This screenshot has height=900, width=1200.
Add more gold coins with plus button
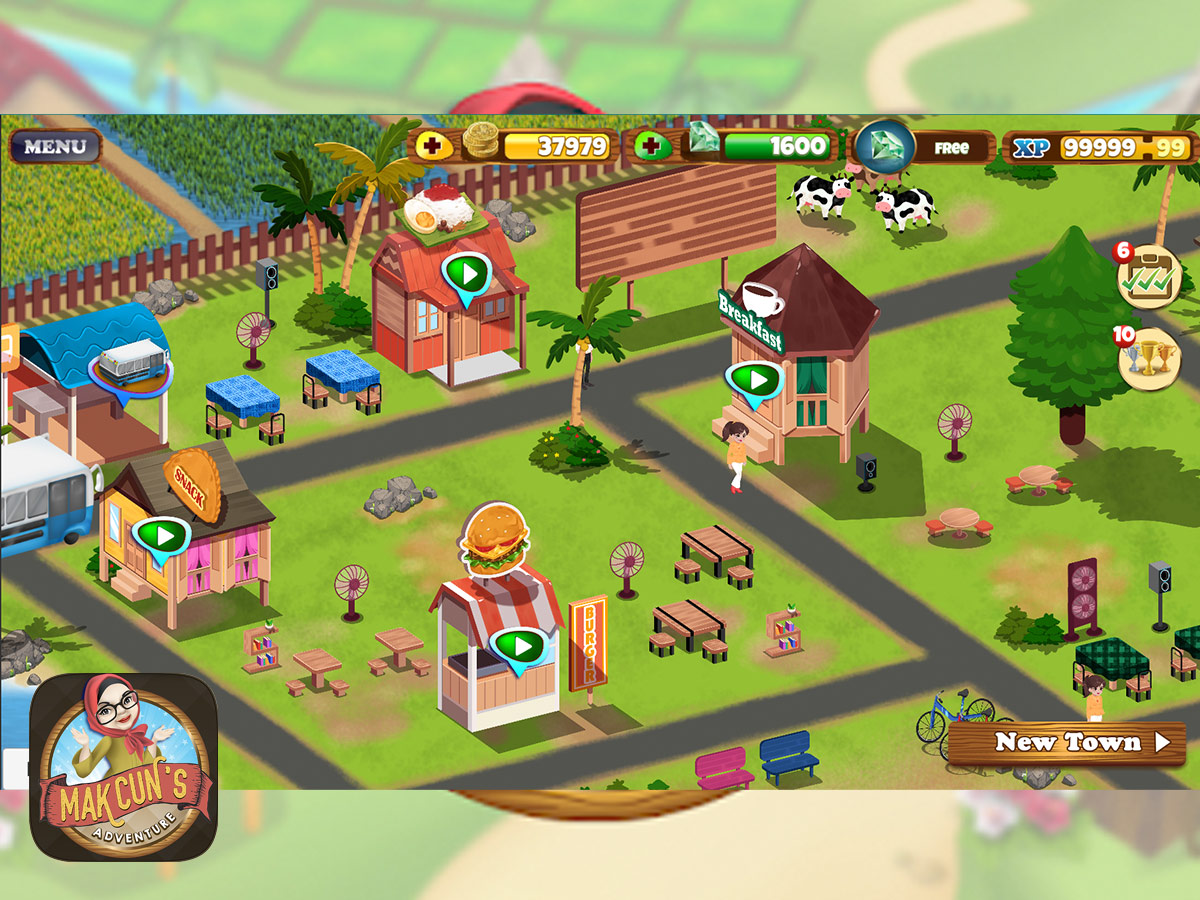pos(432,146)
